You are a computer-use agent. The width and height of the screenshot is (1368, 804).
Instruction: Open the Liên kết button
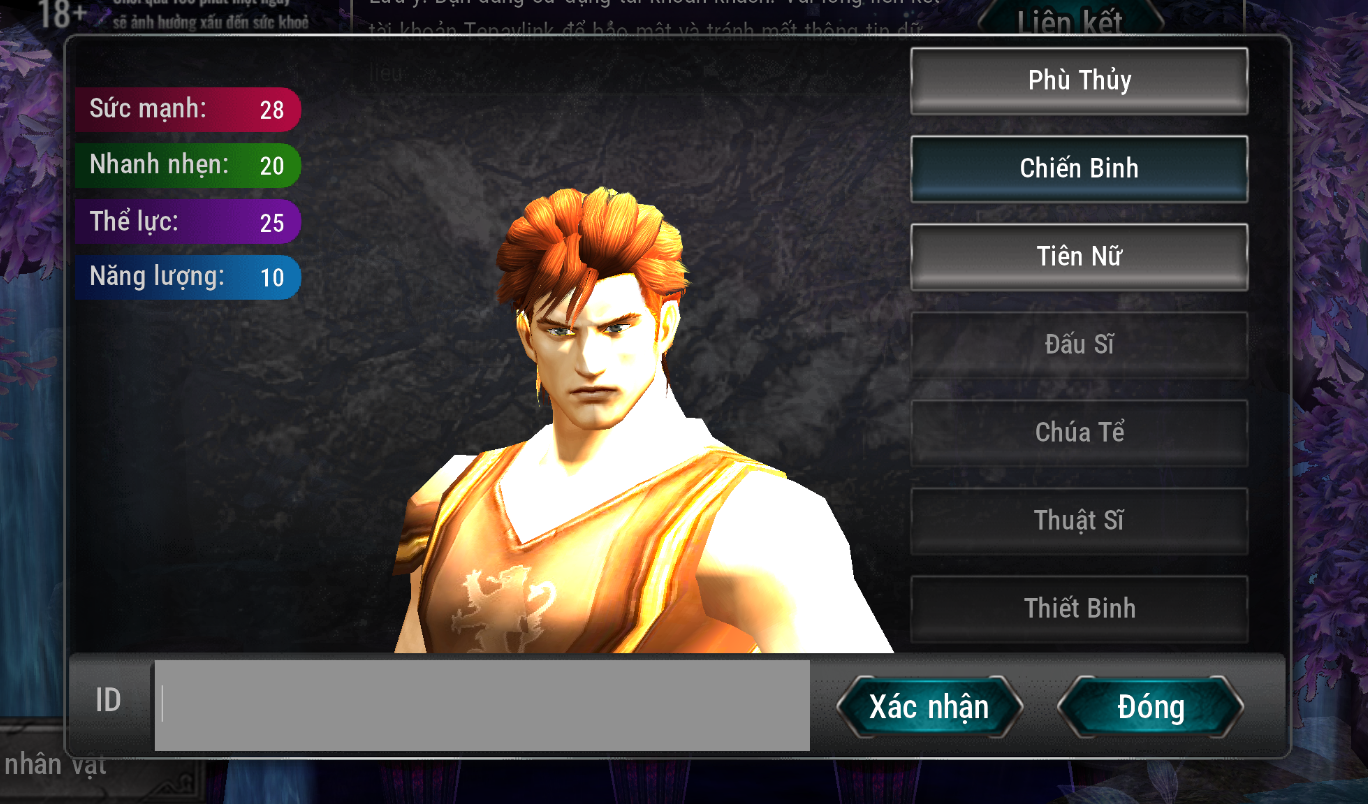[1070, 20]
